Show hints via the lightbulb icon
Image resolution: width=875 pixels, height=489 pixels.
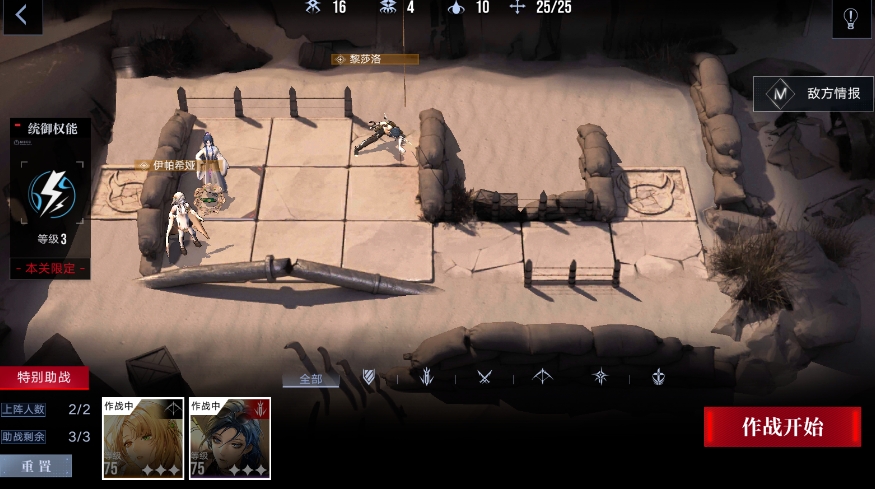tap(851, 18)
